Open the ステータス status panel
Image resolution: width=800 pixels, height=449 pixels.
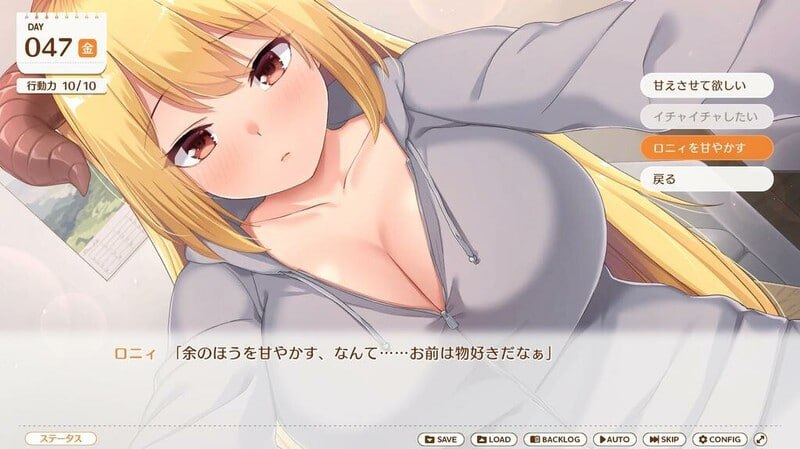pos(60,439)
